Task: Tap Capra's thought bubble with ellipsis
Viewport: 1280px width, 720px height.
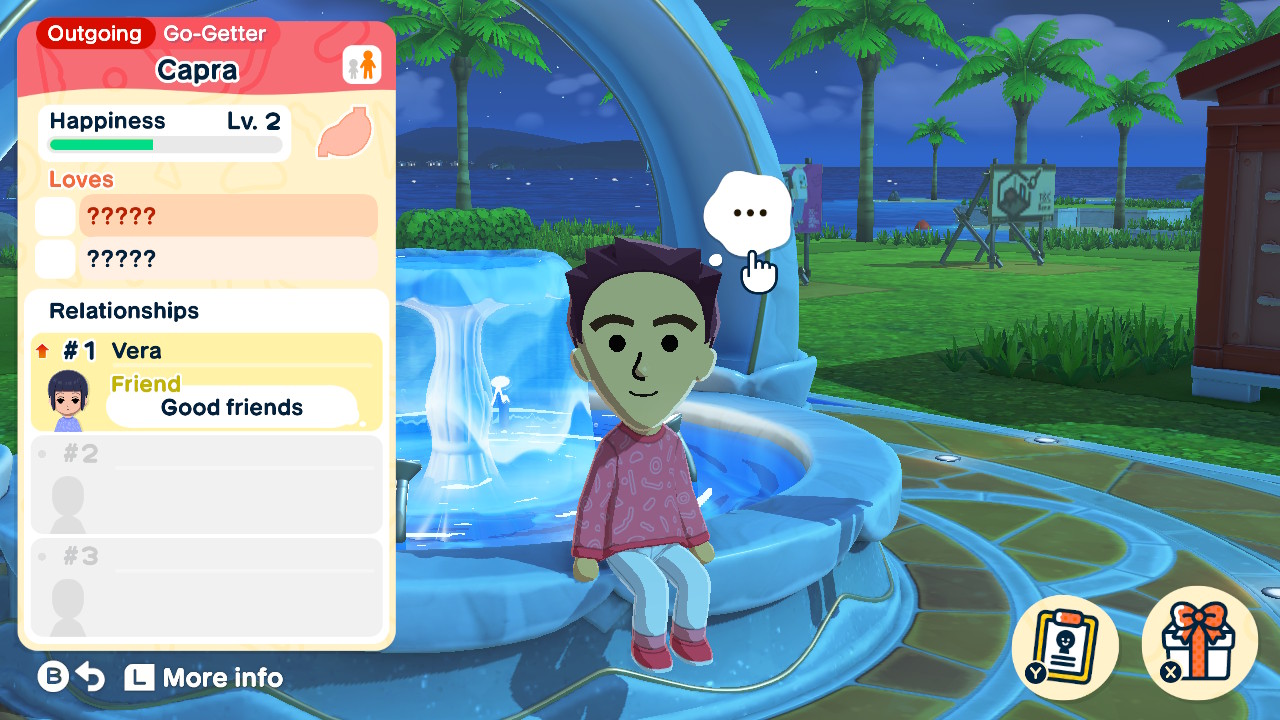Action: point(748,214)
